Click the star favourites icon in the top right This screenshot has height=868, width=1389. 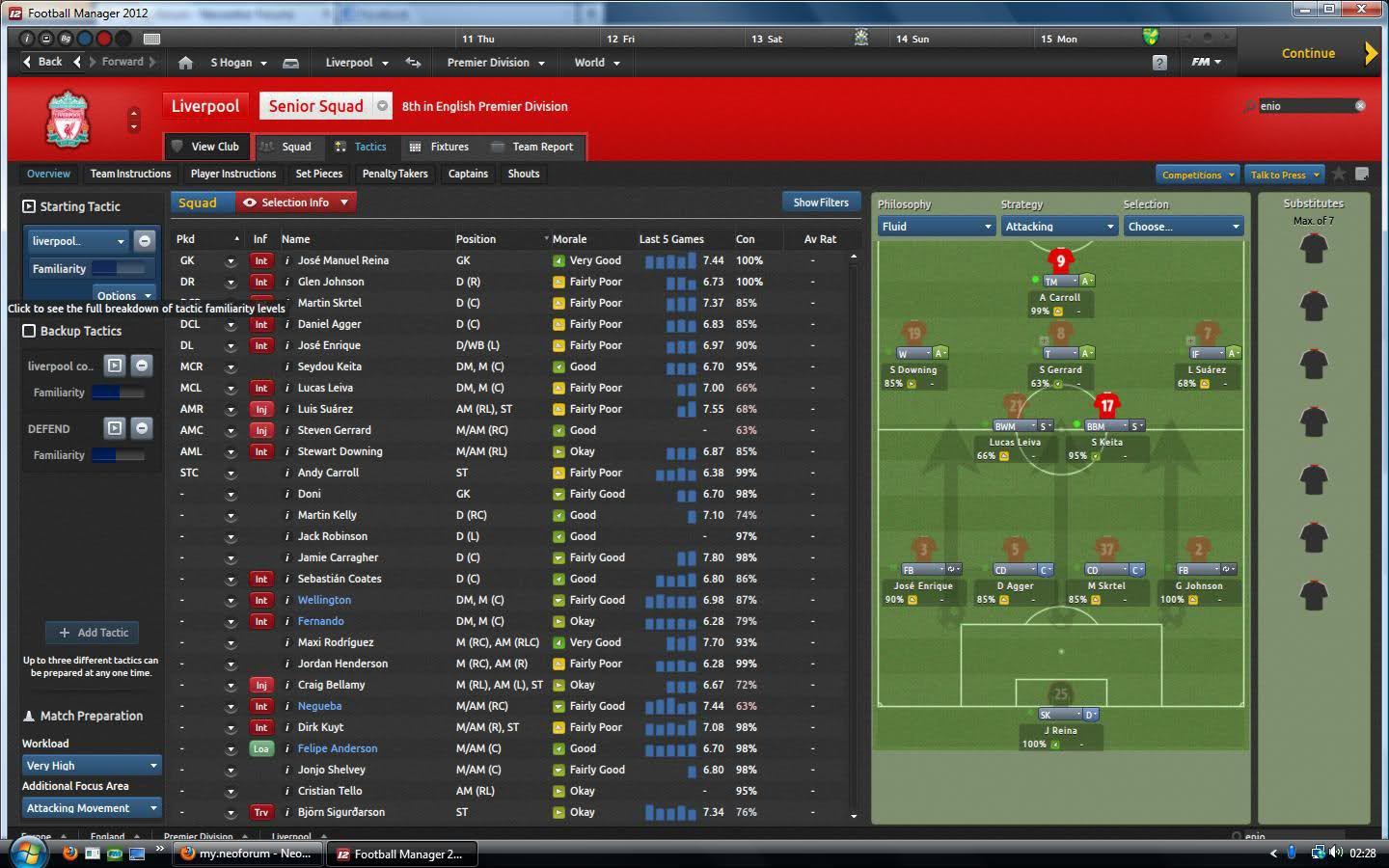1338,175
